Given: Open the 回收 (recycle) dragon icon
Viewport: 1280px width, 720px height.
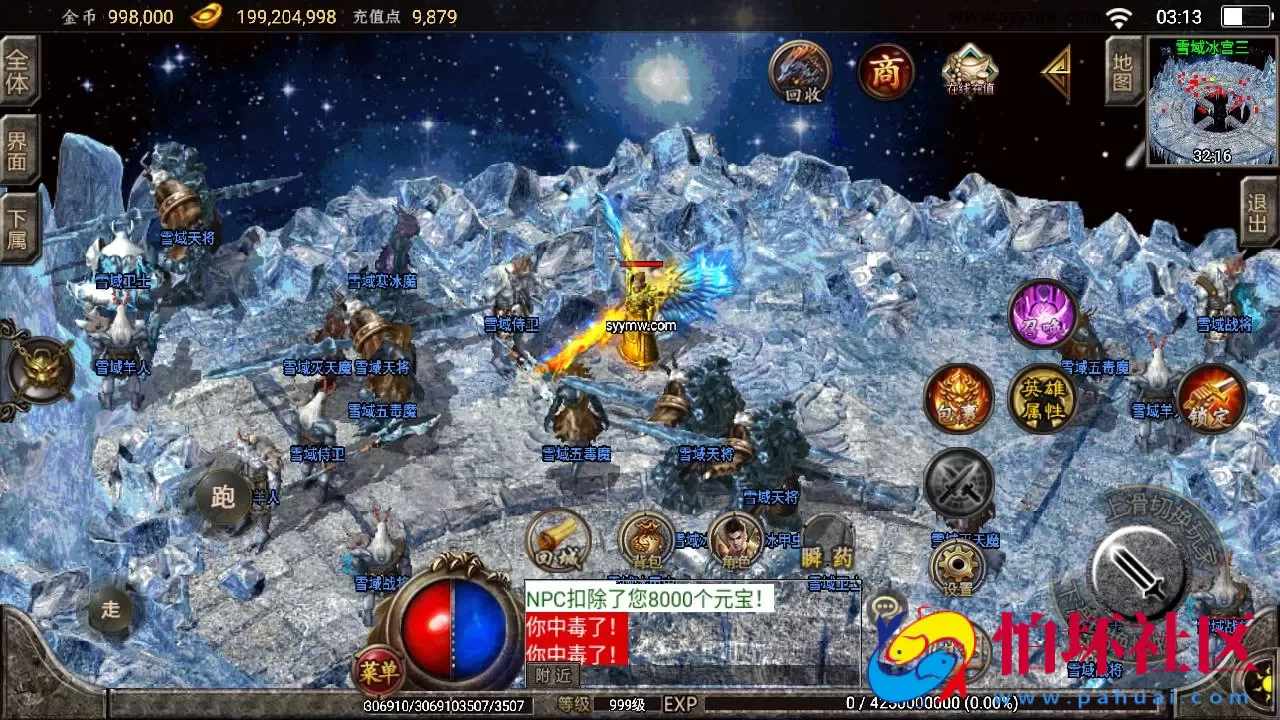Looking at the screenshot, I should pyautogui.click(x=798, y=72).
